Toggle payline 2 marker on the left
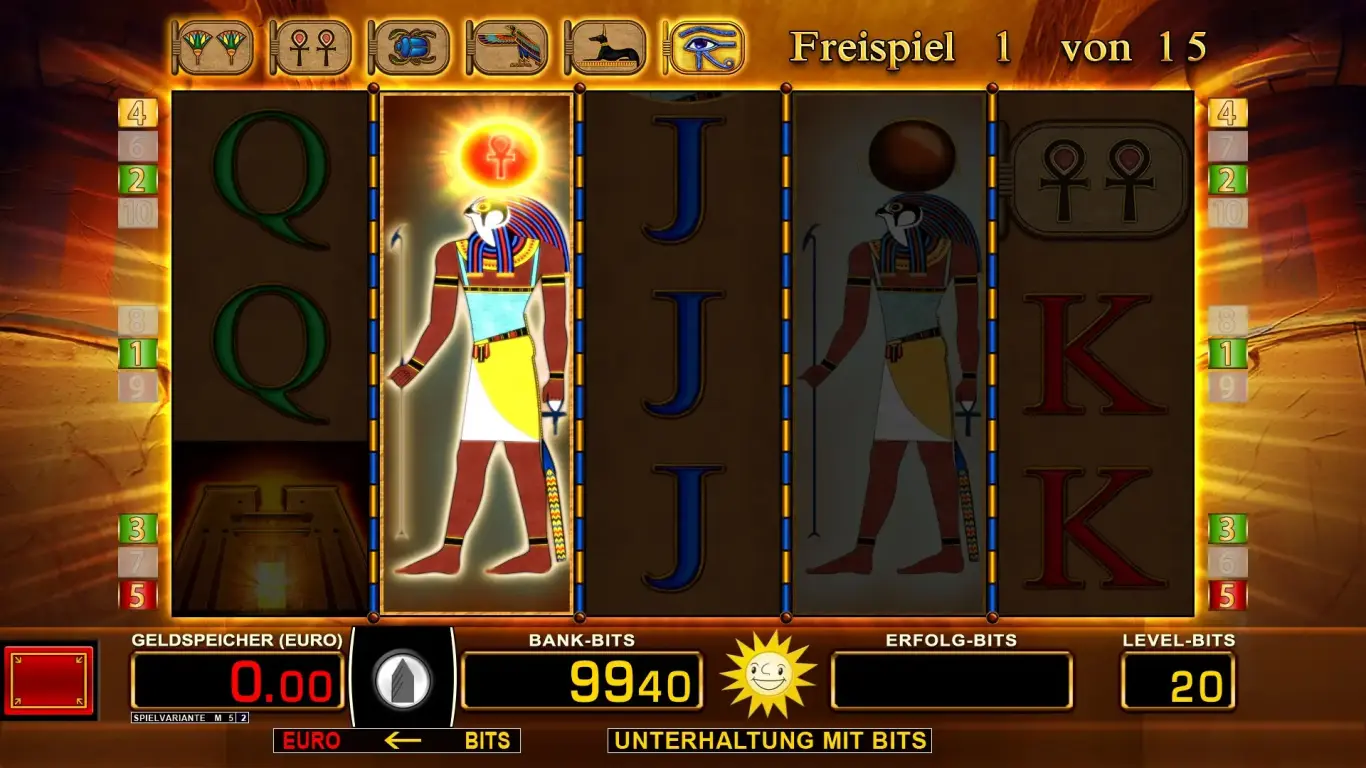Viewport: 1366px width, 768px height. (x=139, y=182)
